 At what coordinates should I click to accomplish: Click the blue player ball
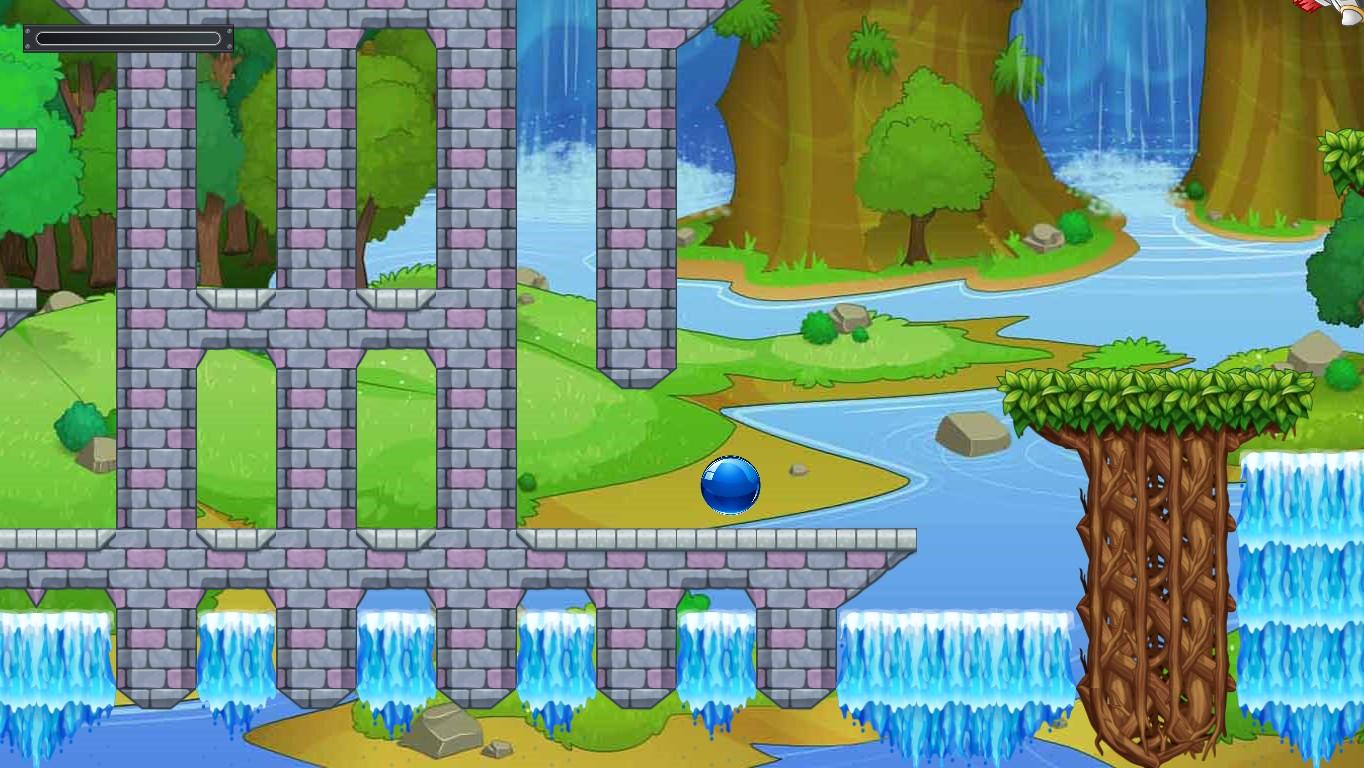730,485
